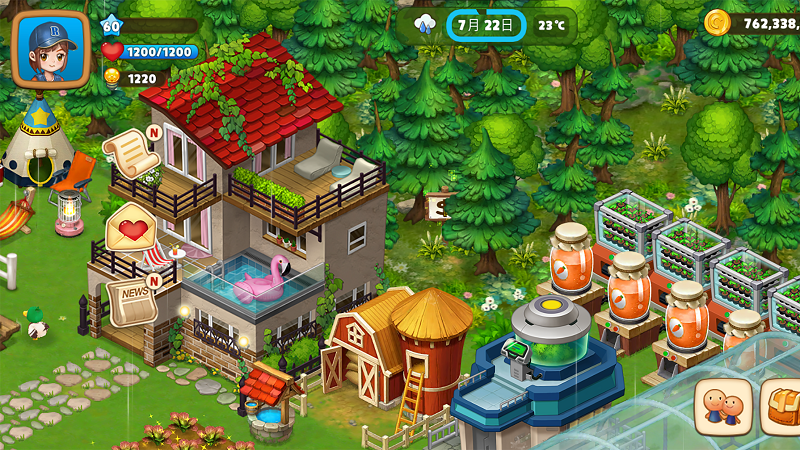This screenshot has width=800, height=450.
Task: Tap the gold coin currency icon
Action: pyautogui.click(x=717, y=22)
